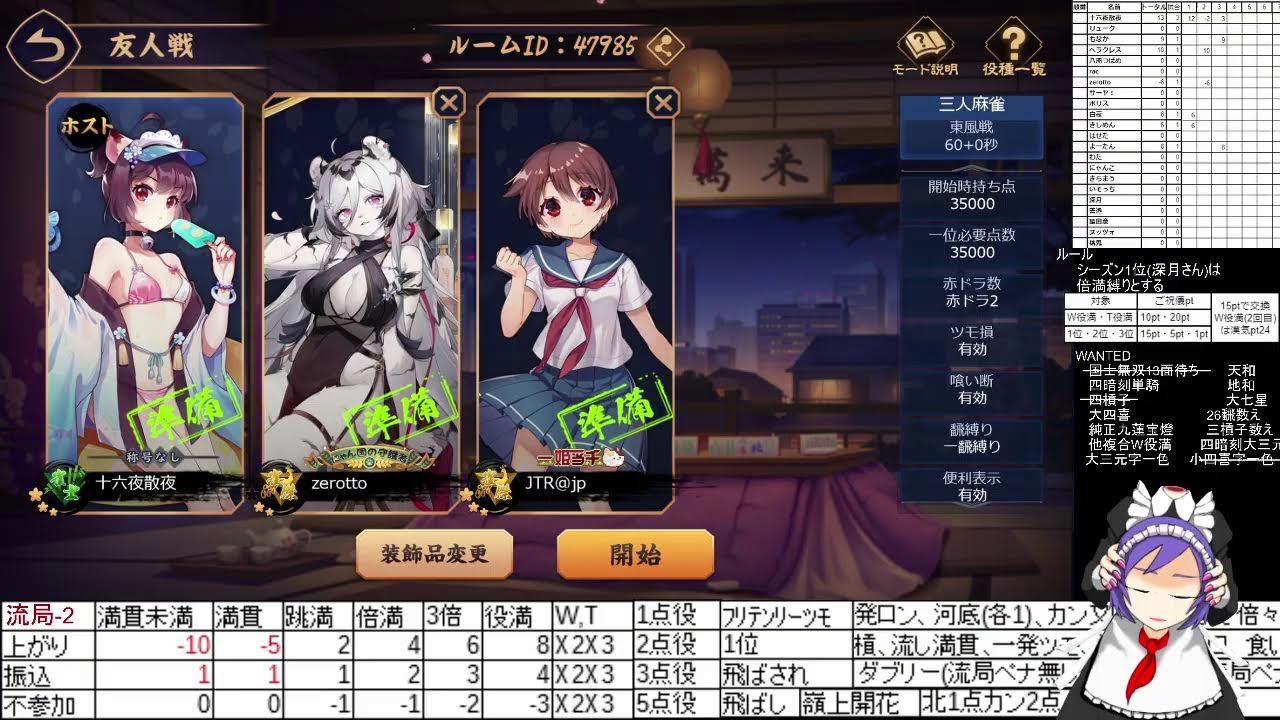
Task: Toggle the 便利表示 setting
Action: pyautogui.click(x=971, y=486)
